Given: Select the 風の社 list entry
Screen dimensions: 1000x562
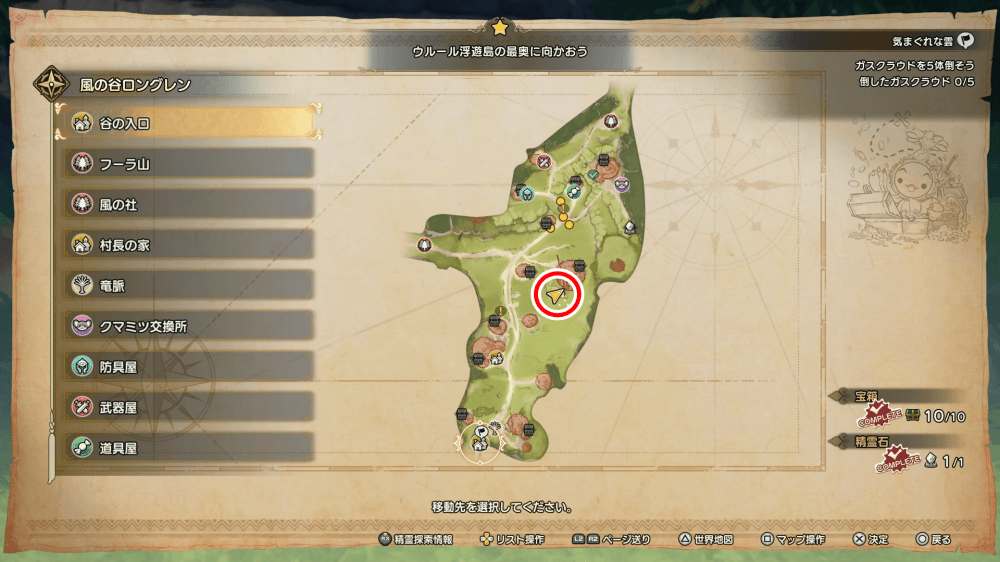Looking at the screenshot, I should 190,204.
